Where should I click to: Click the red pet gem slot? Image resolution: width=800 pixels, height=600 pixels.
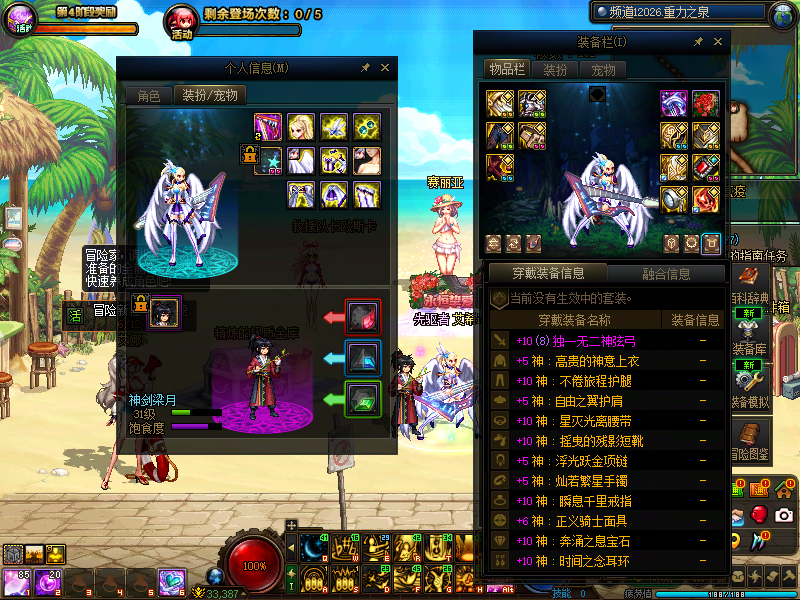point(361,316)
